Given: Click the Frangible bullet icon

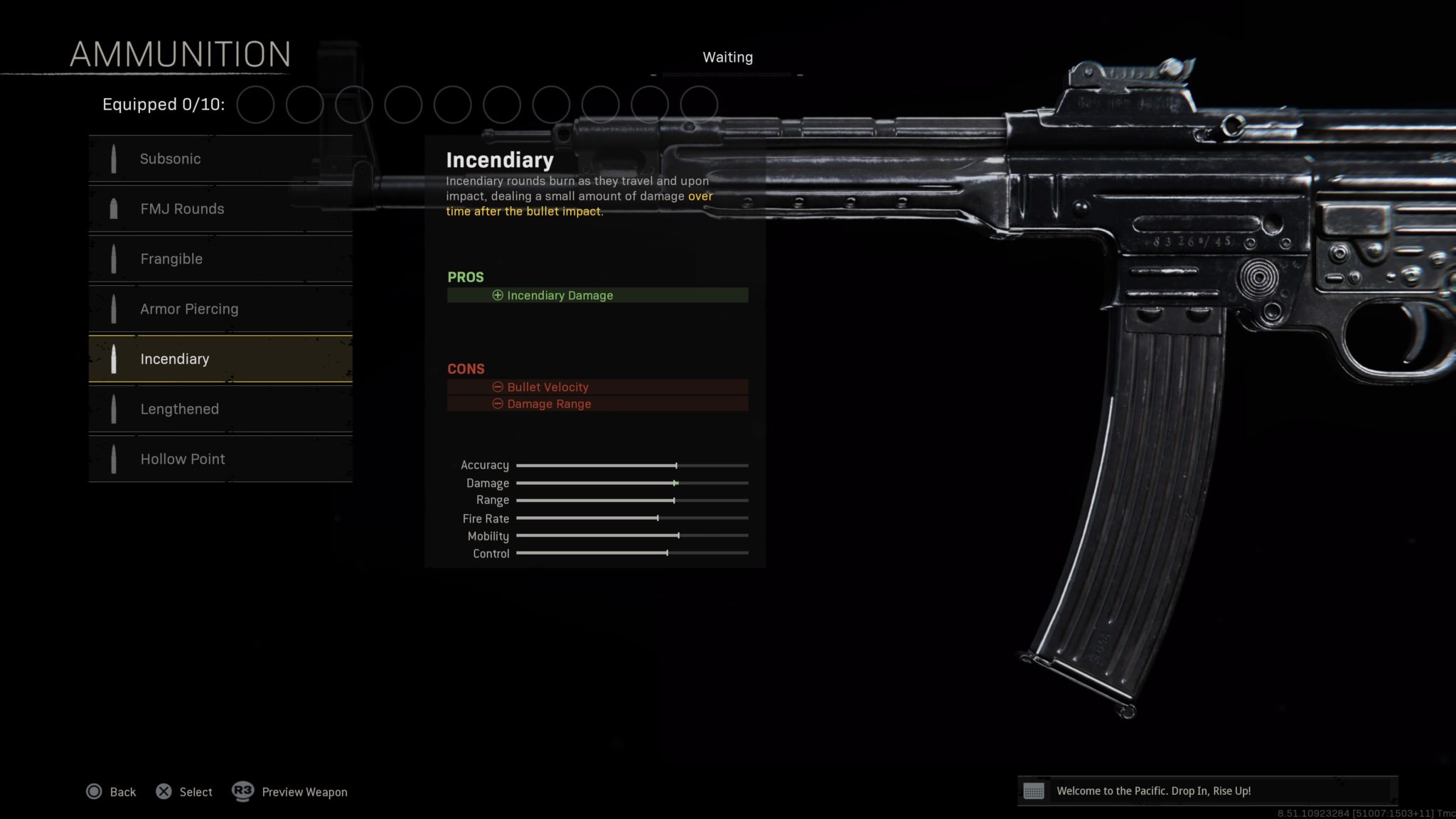Looking at the screenshot, I should tap(114, 259).
